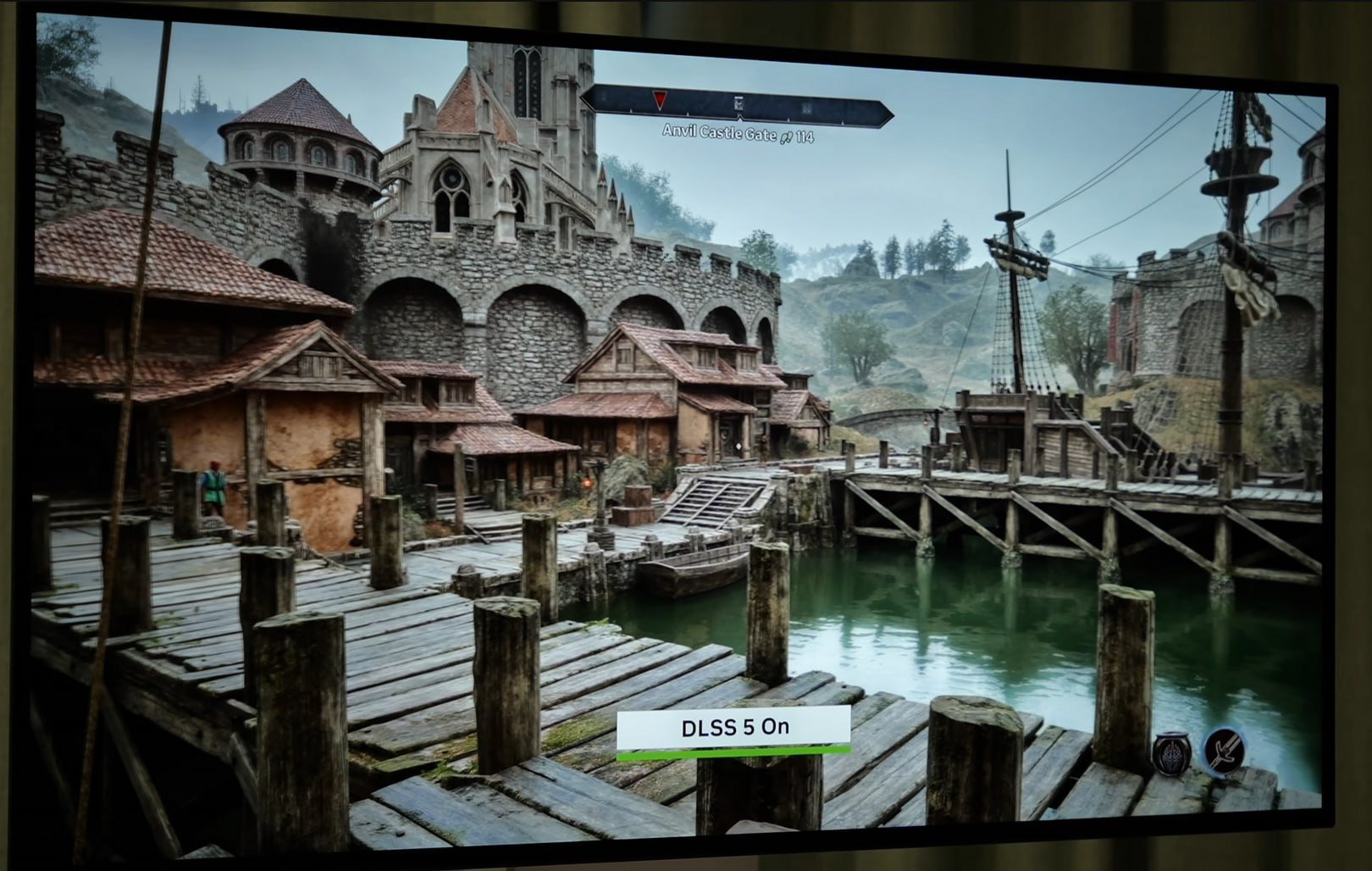Select the equipped spell icon beside the sword
The image size is (1372, 871).
[1171, 752]
